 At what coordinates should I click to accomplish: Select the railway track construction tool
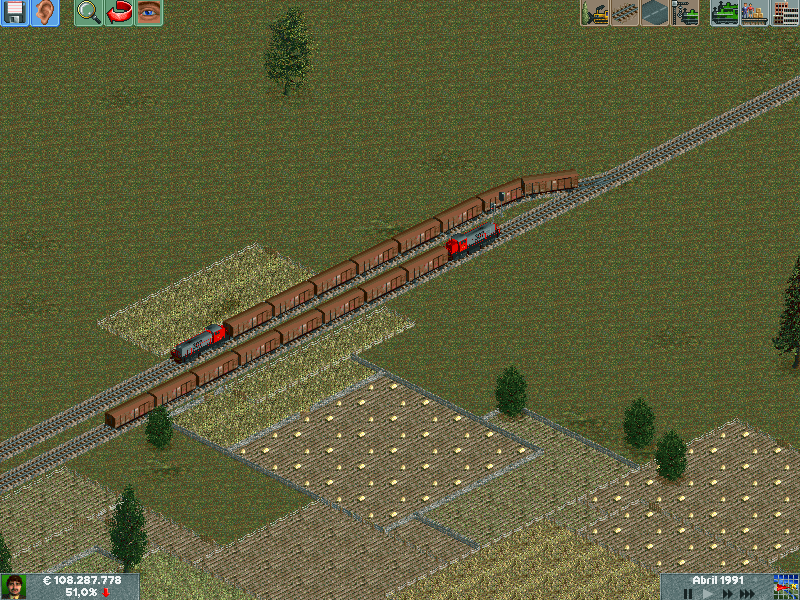coord(625,13)
